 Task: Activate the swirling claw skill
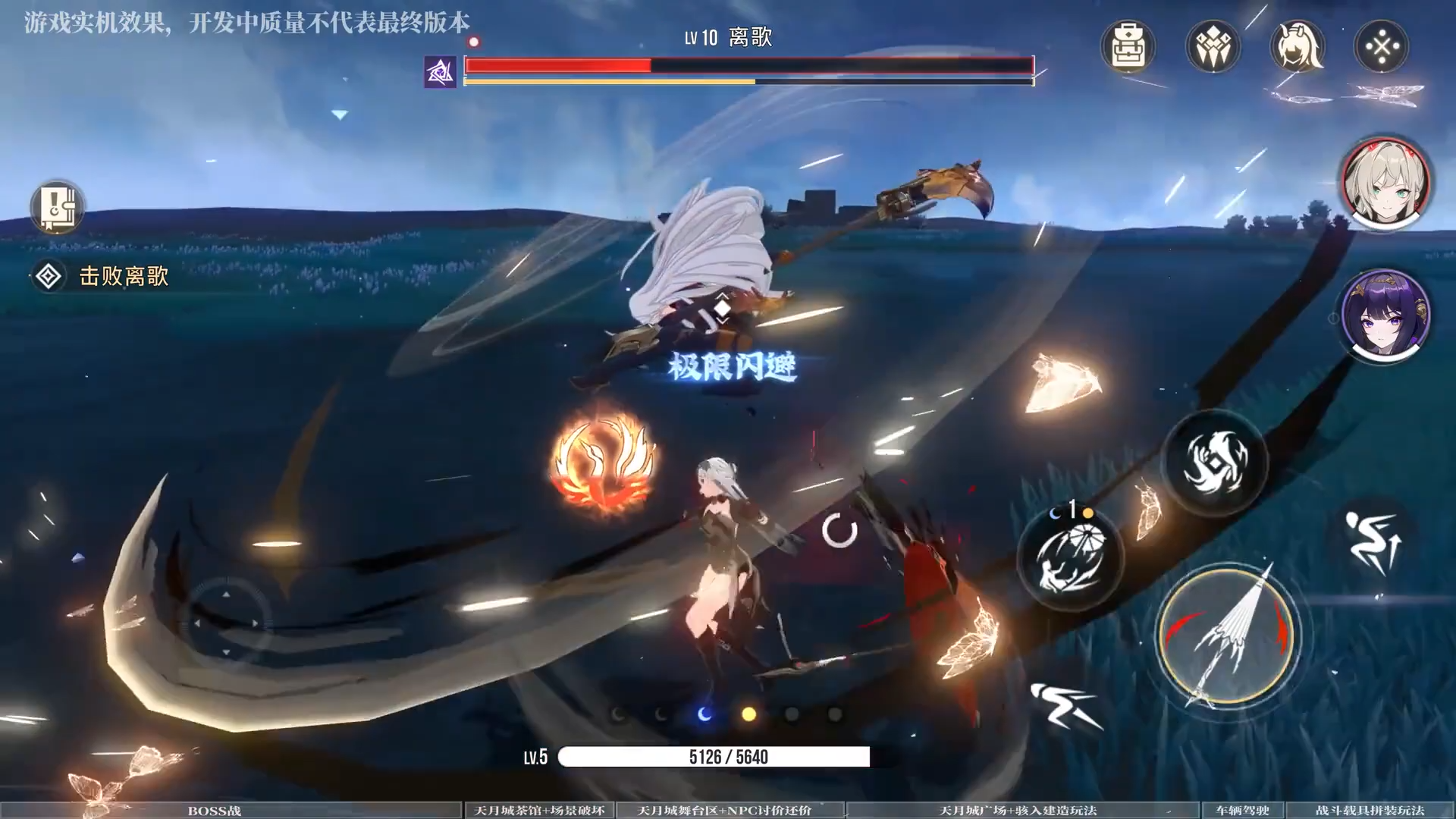tap(1215, 463)
